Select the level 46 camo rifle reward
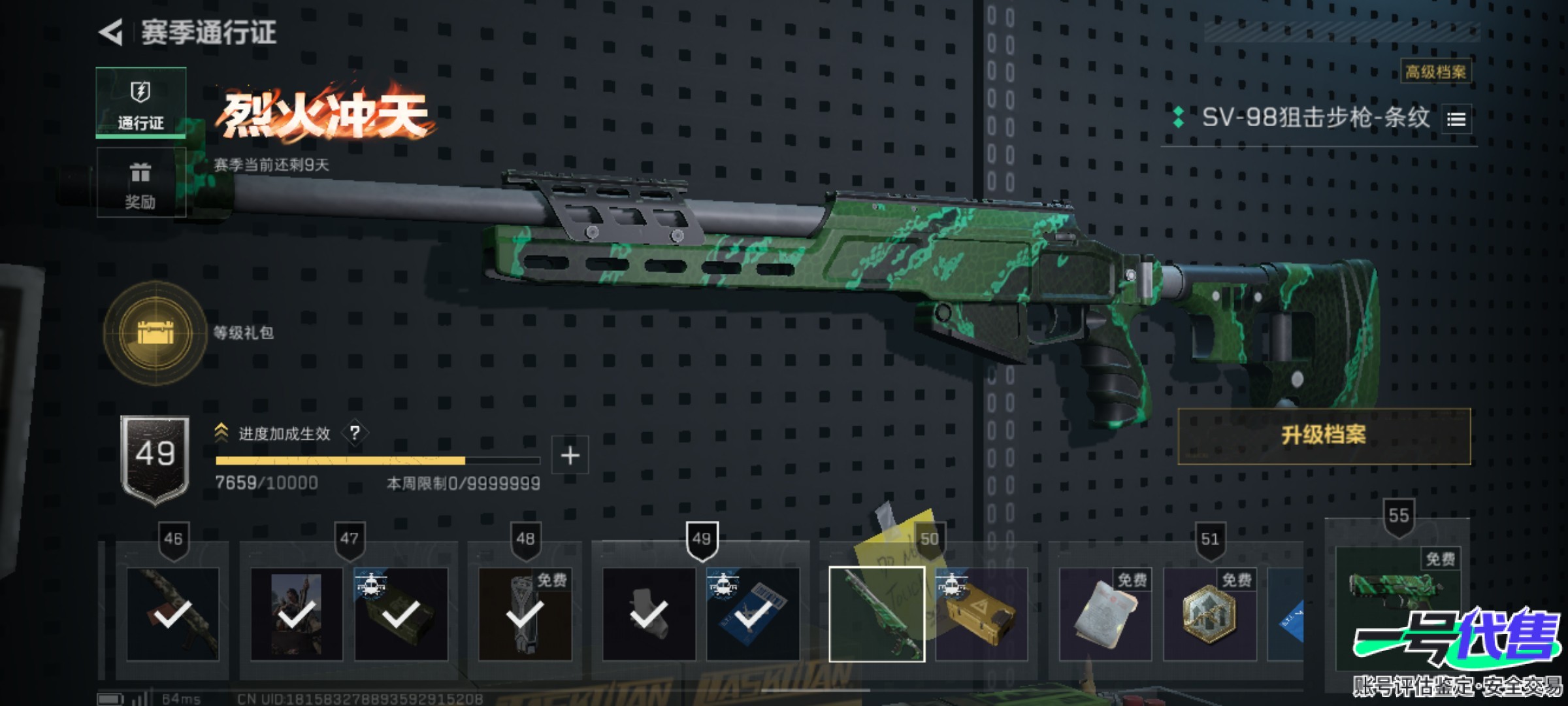This screenshot has width=1568, height=706. 173,614
